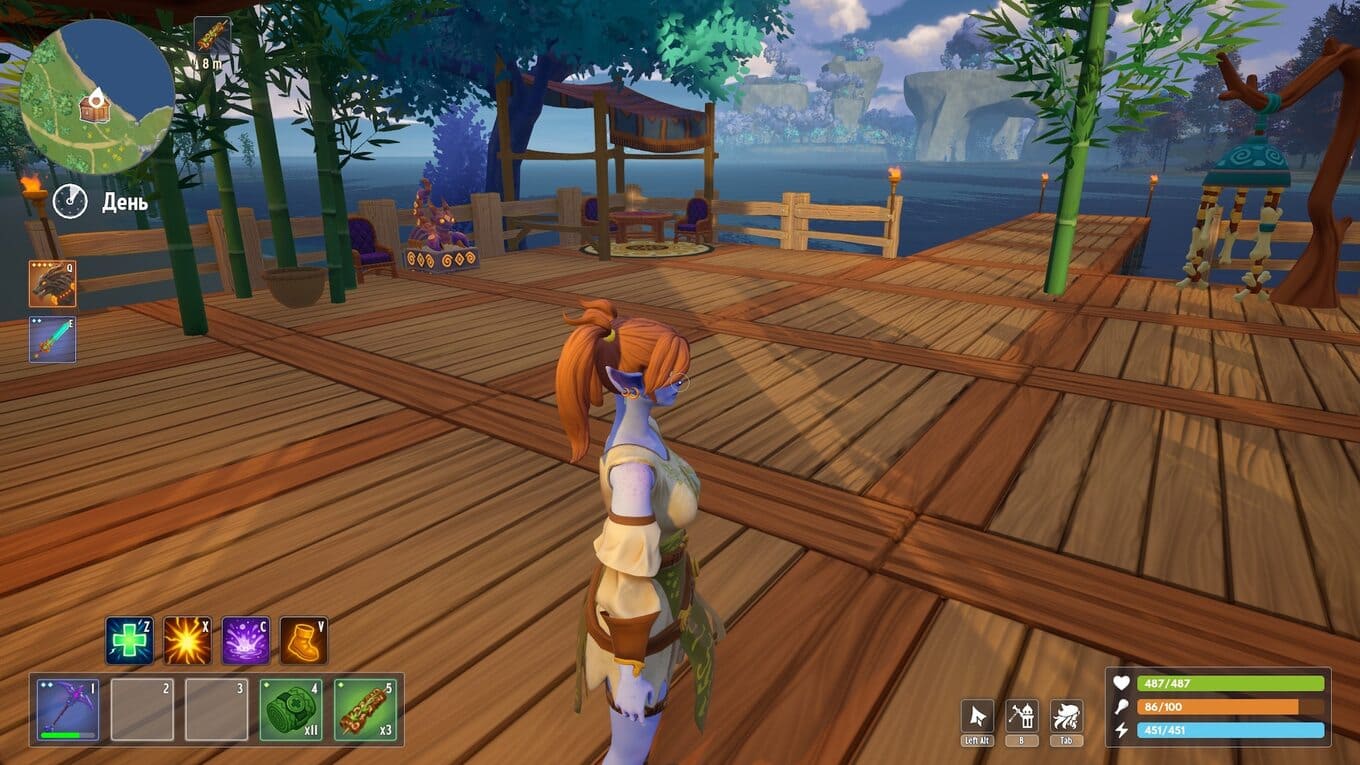The width and height of the screenshot is (1360, 765).
Task: Select the wolf head item slot
Action: [52, 284]
